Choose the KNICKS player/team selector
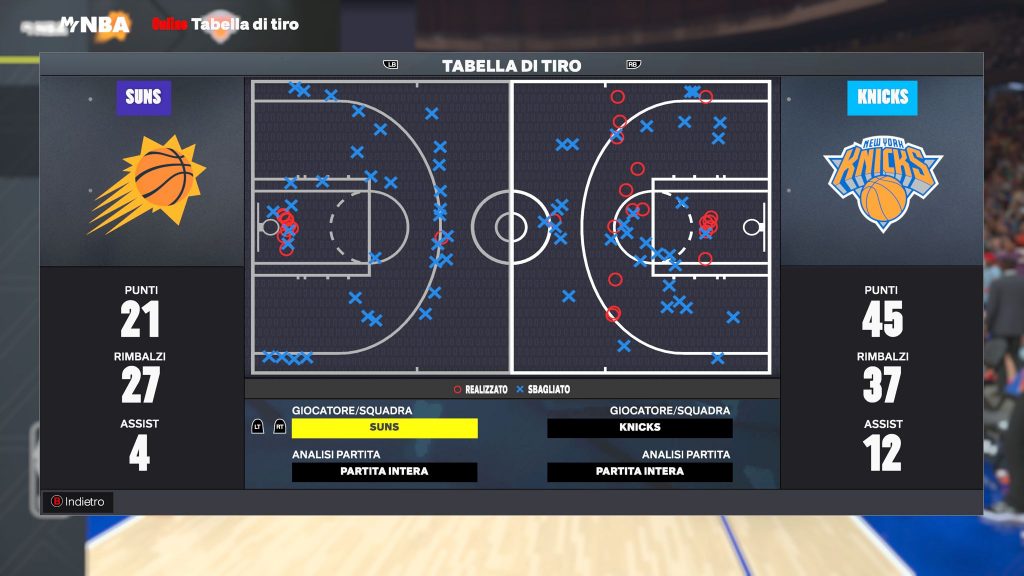This screenshot has height=576, width=1024. 639,428
